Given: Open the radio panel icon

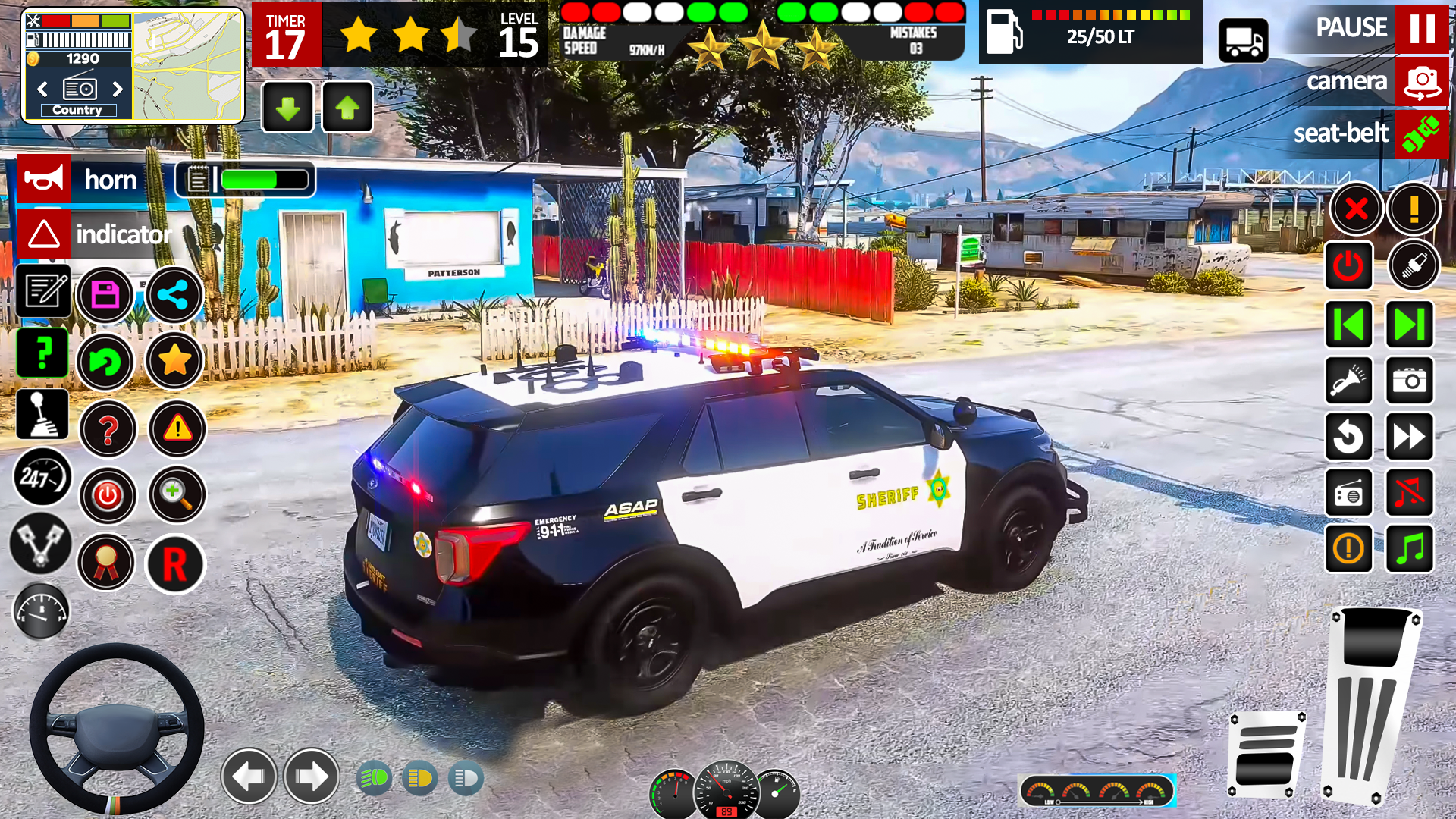Looking at the screenshot, I should pos(1350,492).
